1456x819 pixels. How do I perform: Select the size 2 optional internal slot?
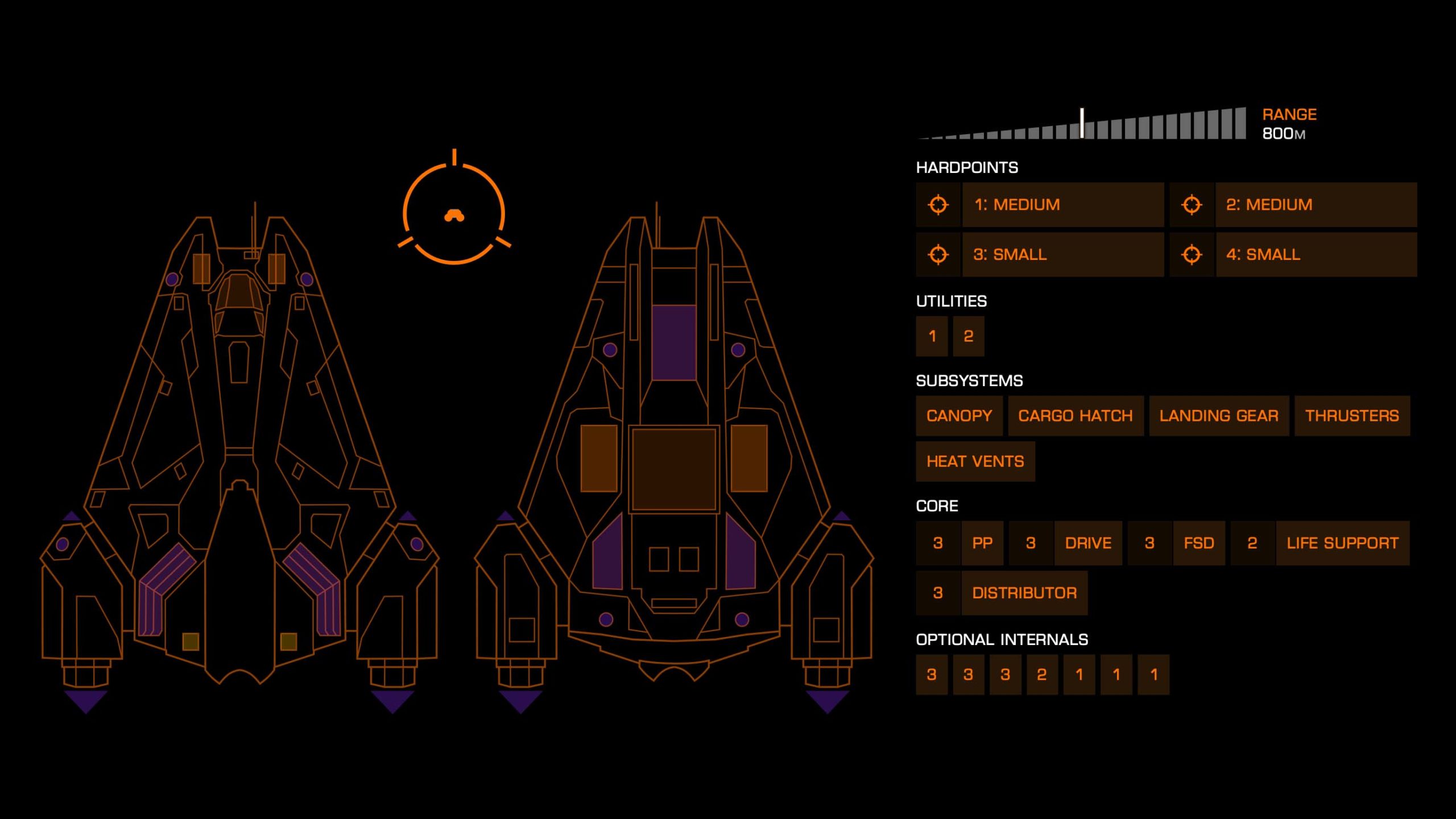[x=1041, y=675]
